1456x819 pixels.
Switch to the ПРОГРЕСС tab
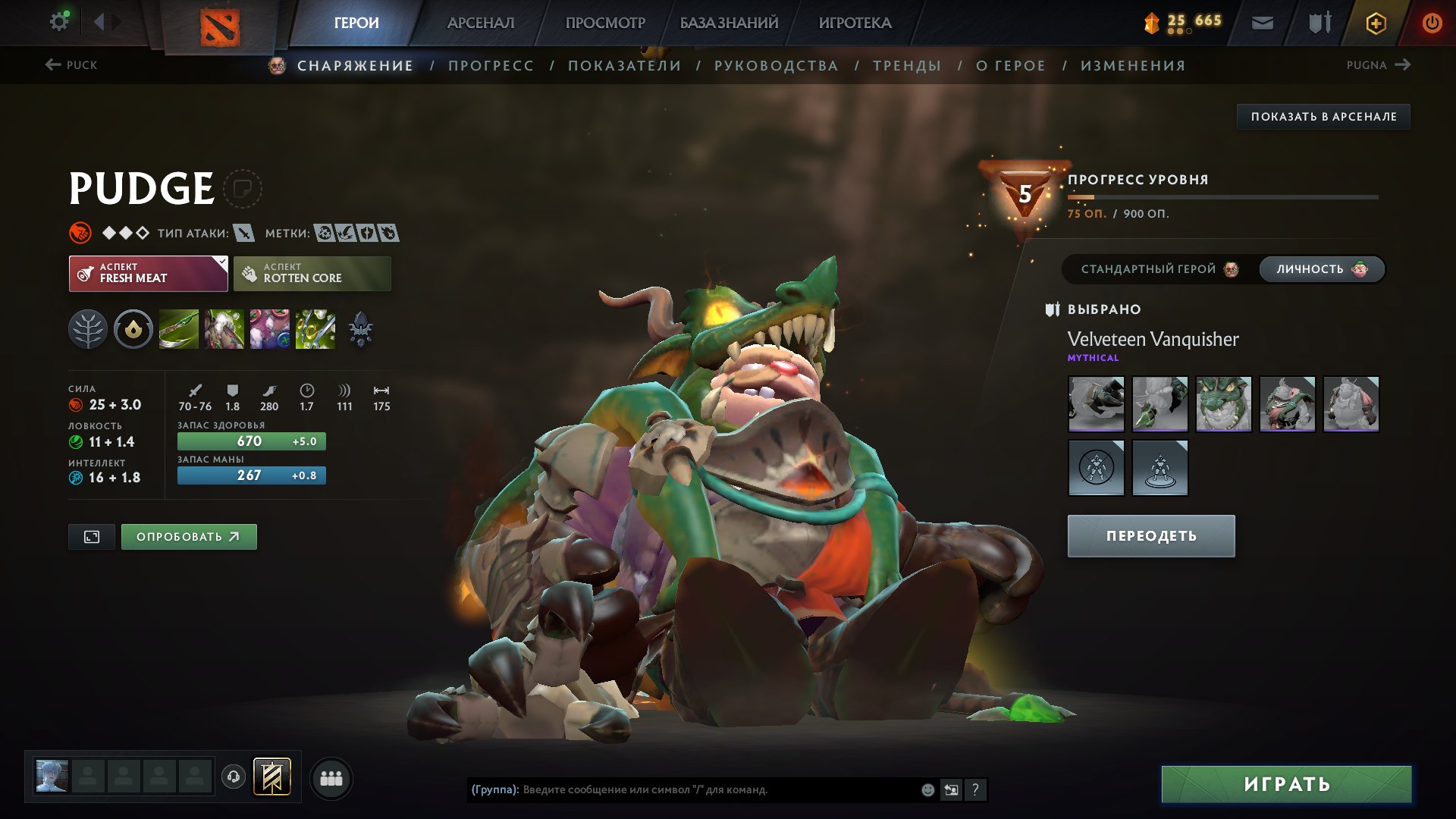(490, 65)
